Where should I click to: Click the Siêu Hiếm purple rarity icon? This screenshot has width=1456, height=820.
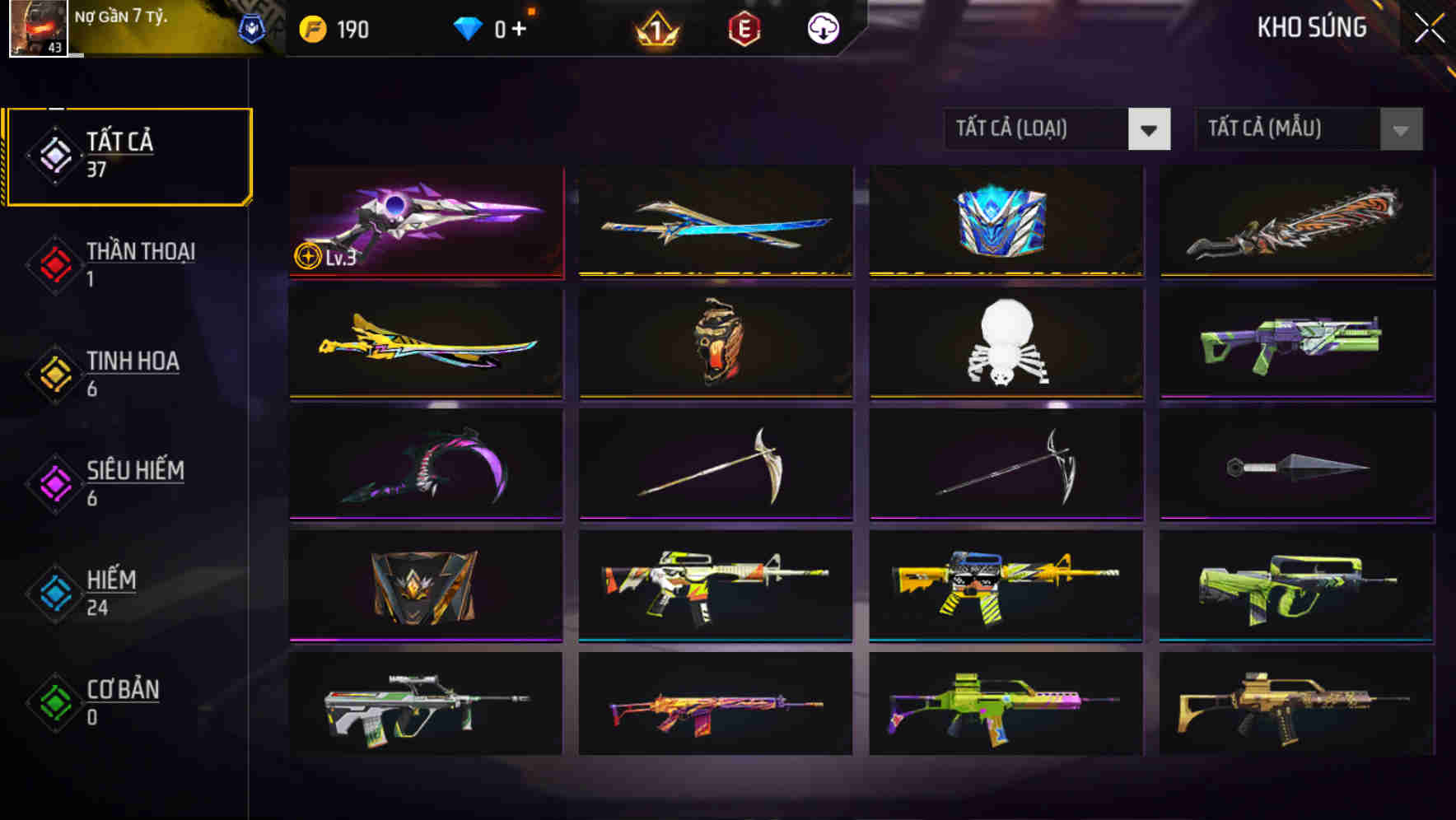click(54, 482)
